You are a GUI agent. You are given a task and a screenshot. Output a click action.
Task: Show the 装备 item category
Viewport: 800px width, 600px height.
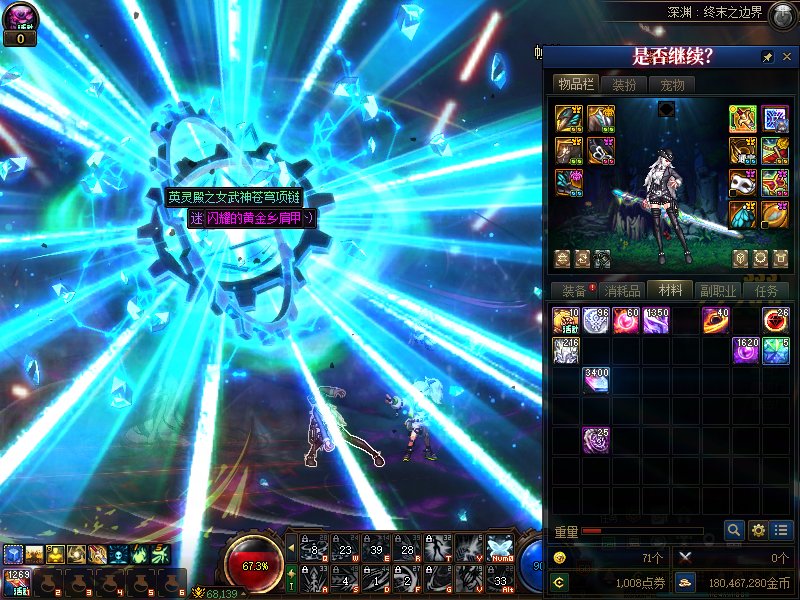click(573, 291)
